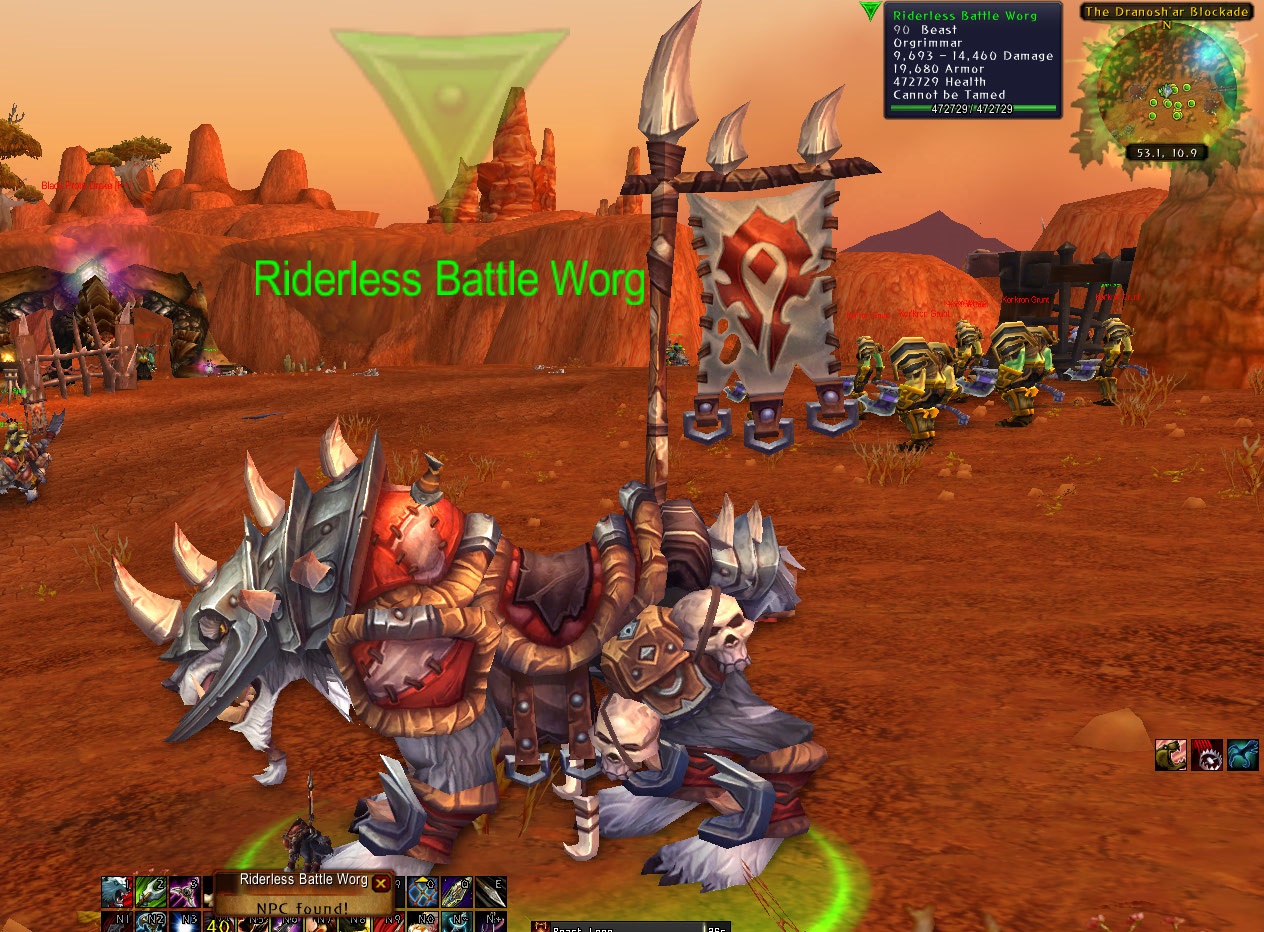1264x932 pixels.
Task: Activate the roaring bear ability icon
Action: point(1171,755)
